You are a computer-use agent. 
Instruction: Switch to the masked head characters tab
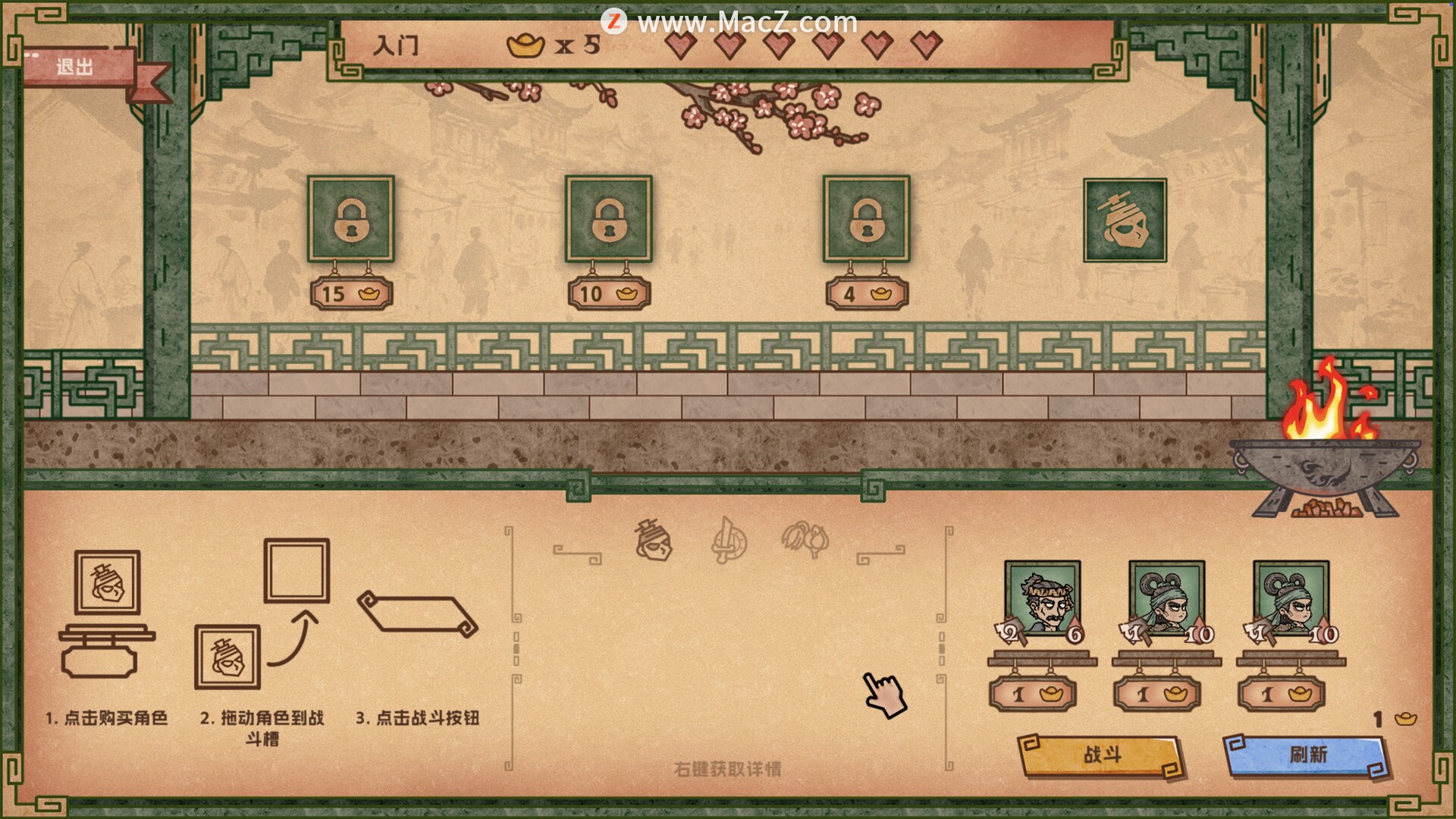654,540
